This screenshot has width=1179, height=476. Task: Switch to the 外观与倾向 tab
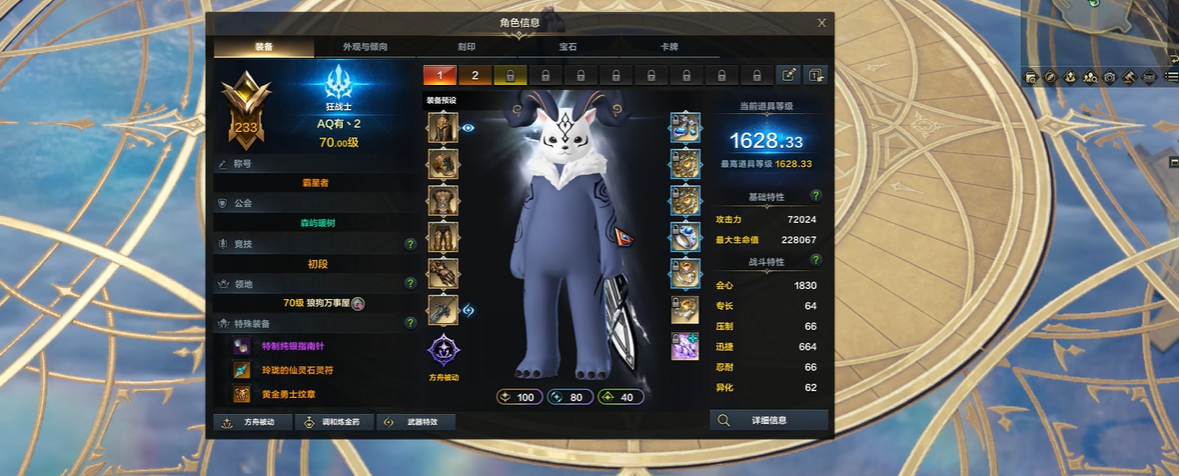(365, 47)
